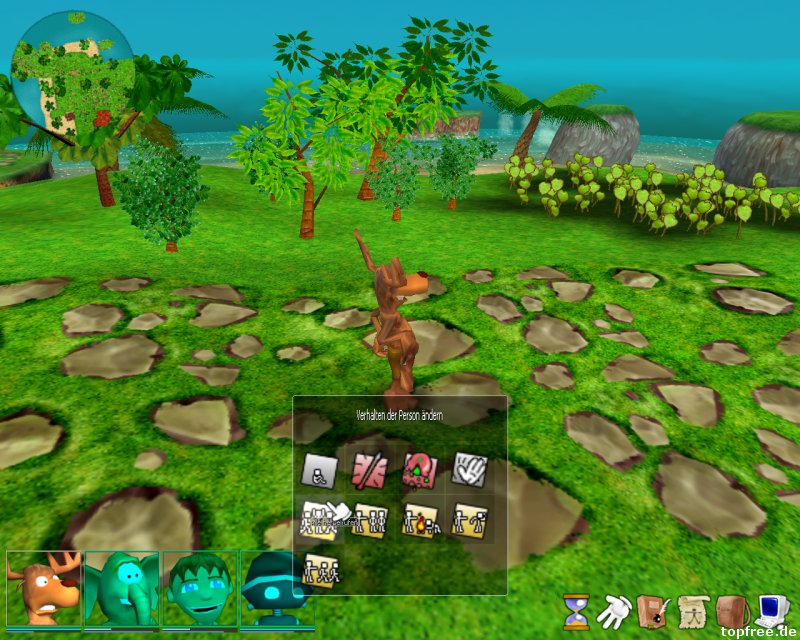
Task: Choose the green-haired boy portrait
Action: 200,588
